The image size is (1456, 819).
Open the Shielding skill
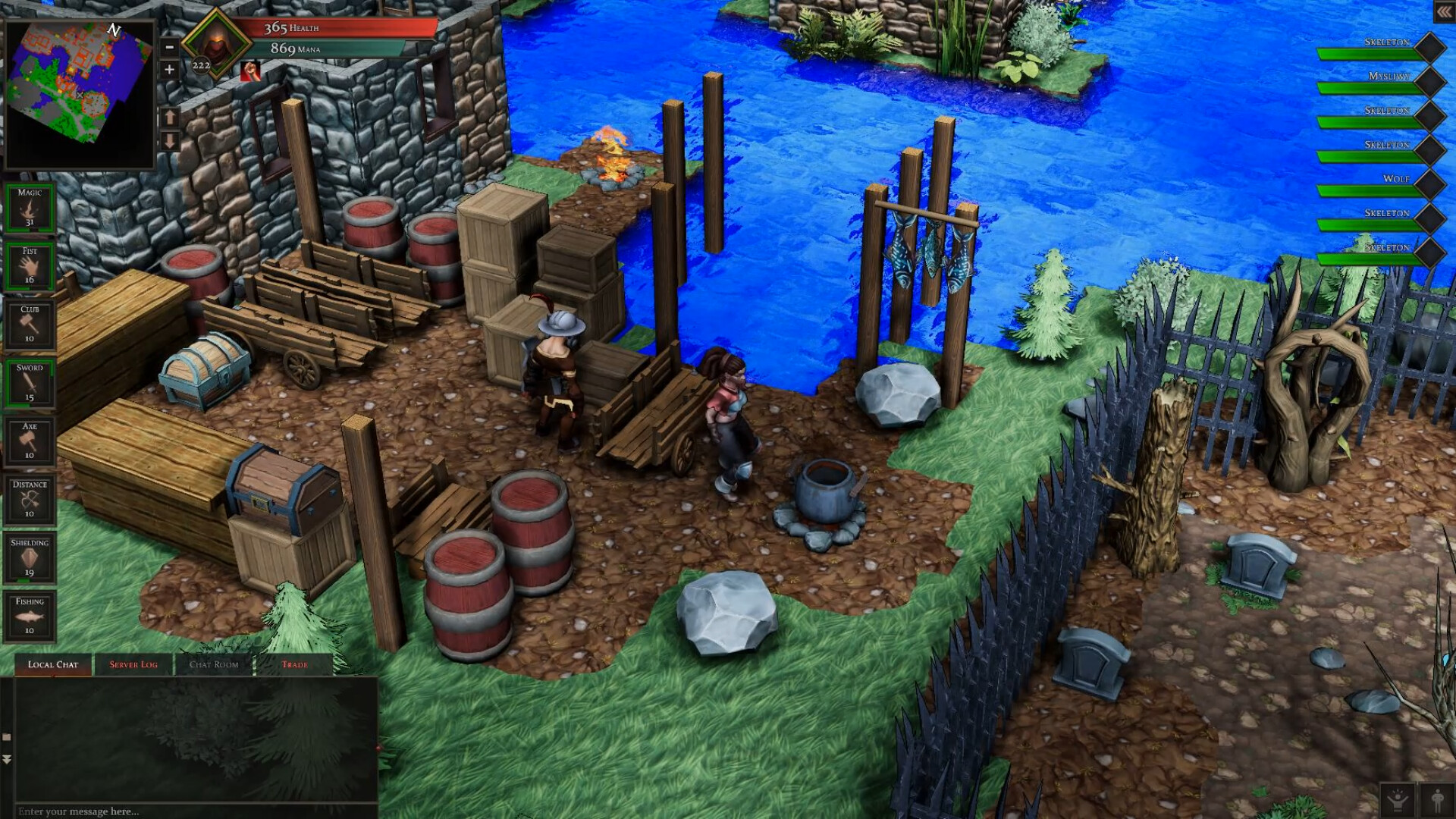click(30, 557)
